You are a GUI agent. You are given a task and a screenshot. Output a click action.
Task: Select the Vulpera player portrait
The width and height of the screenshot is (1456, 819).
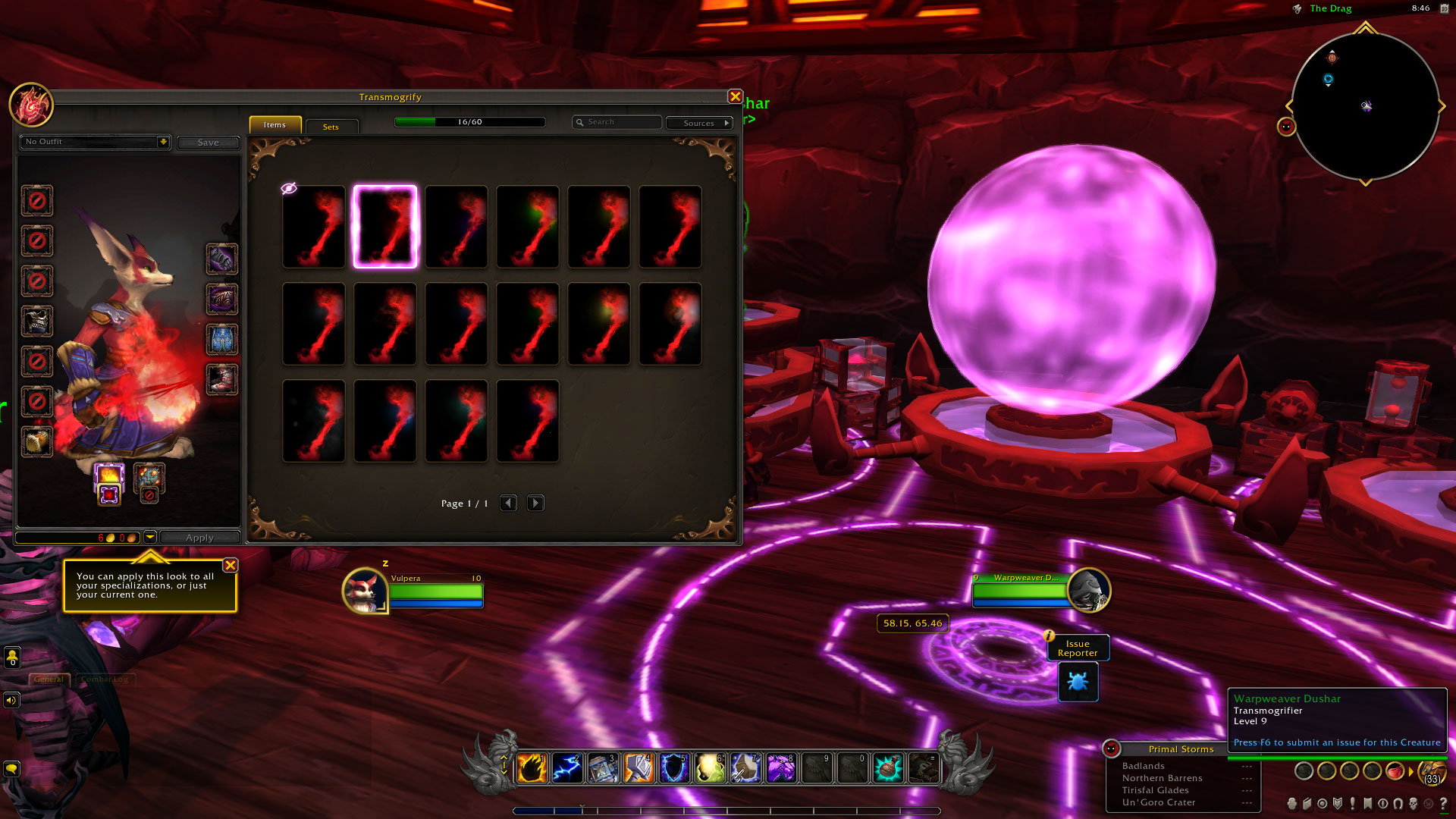click(365, 591)
